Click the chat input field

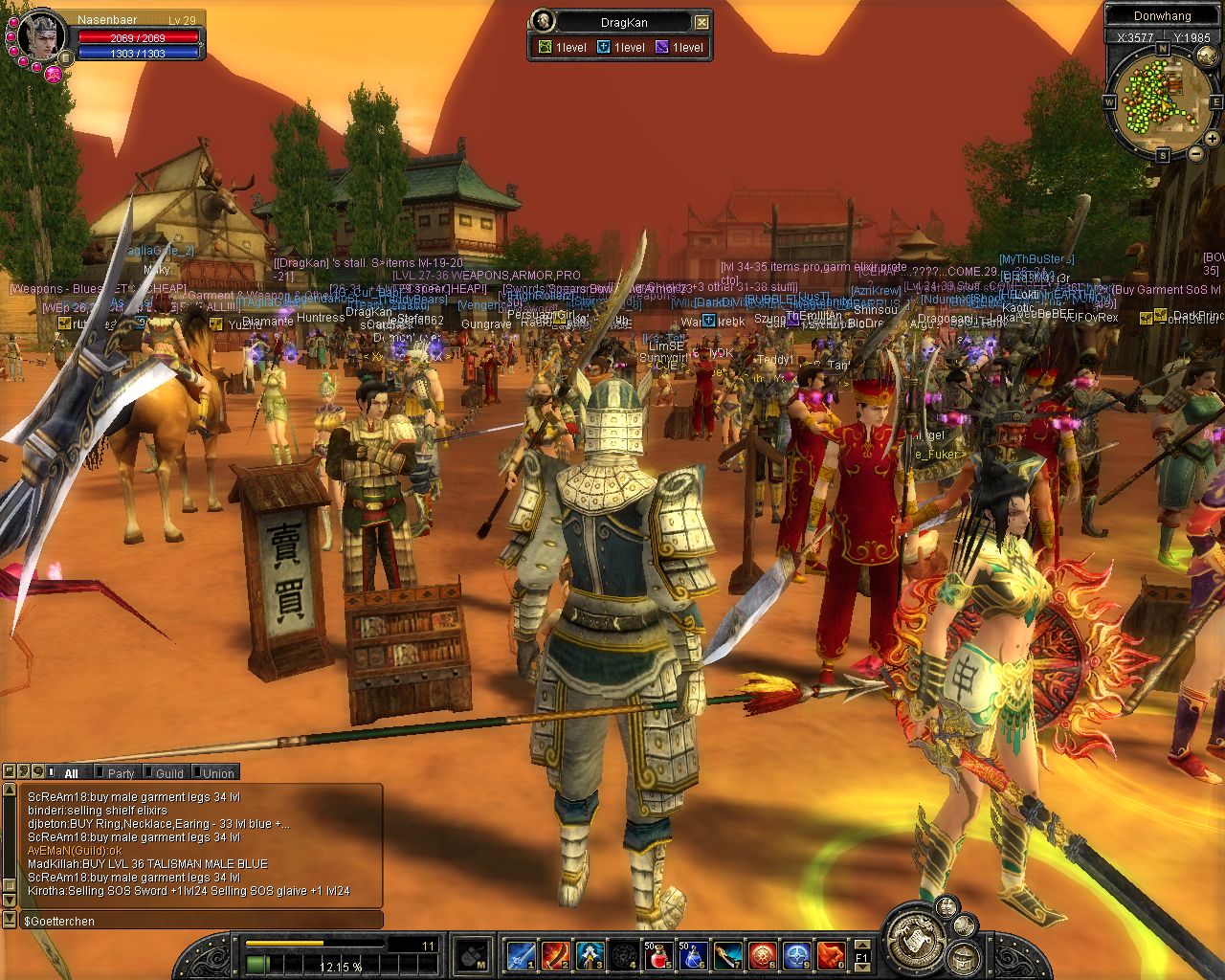tap(201, 921)
